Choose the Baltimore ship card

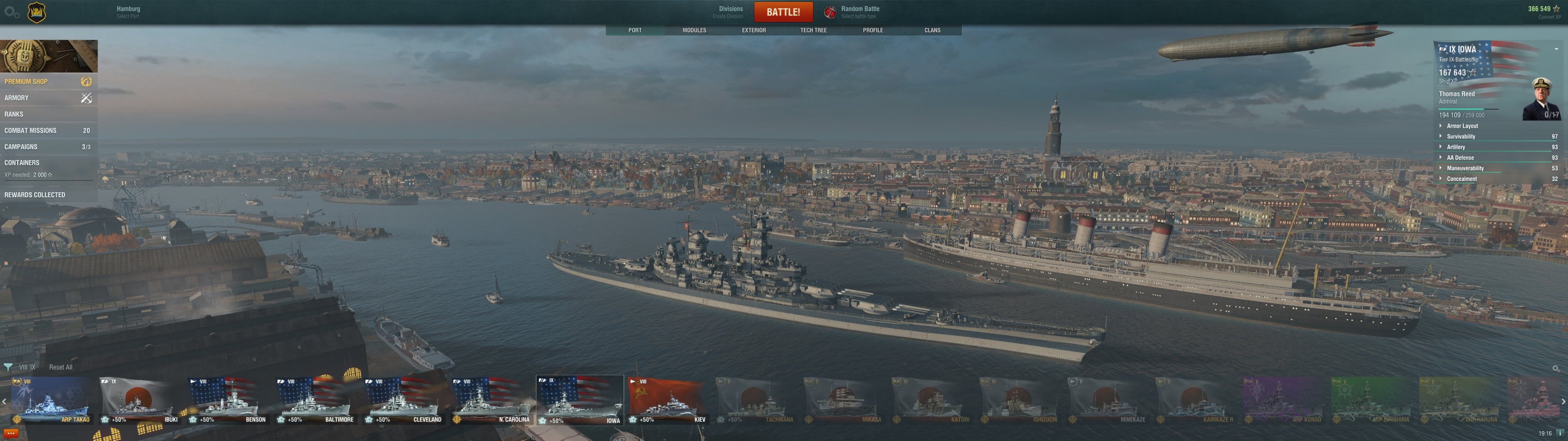coord(315,400)
